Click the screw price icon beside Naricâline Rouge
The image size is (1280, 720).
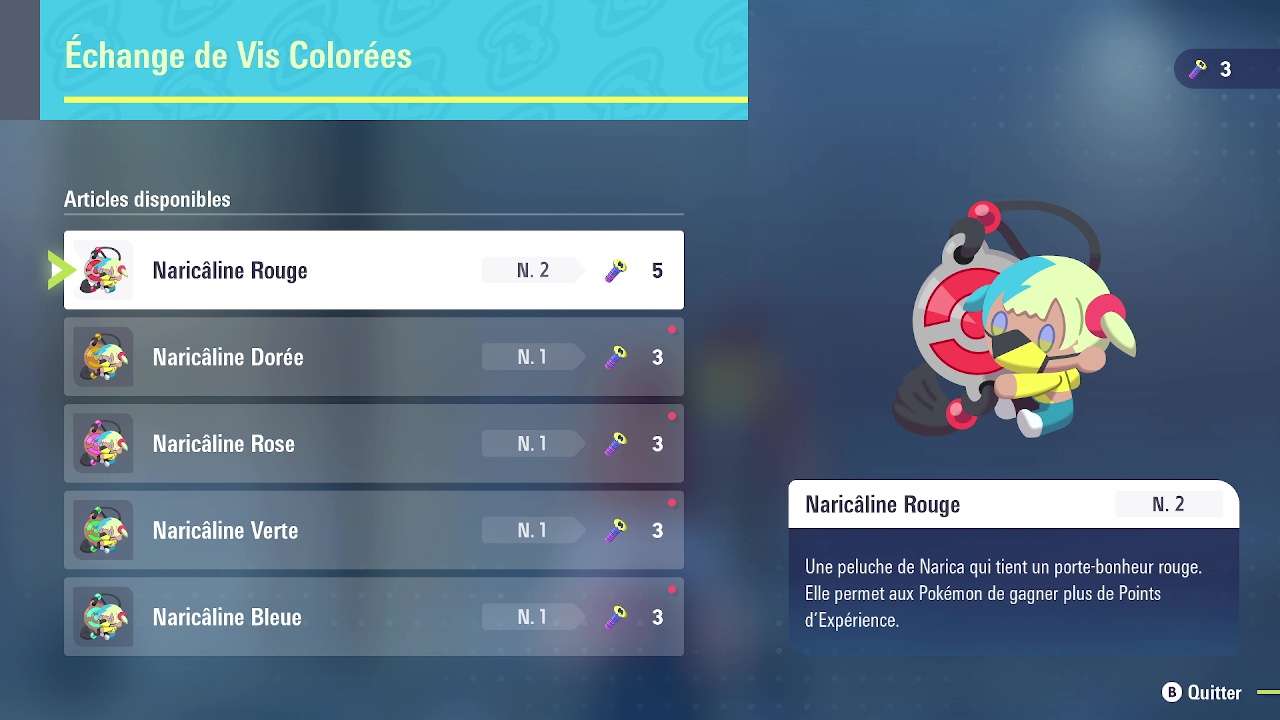(614, 269)
